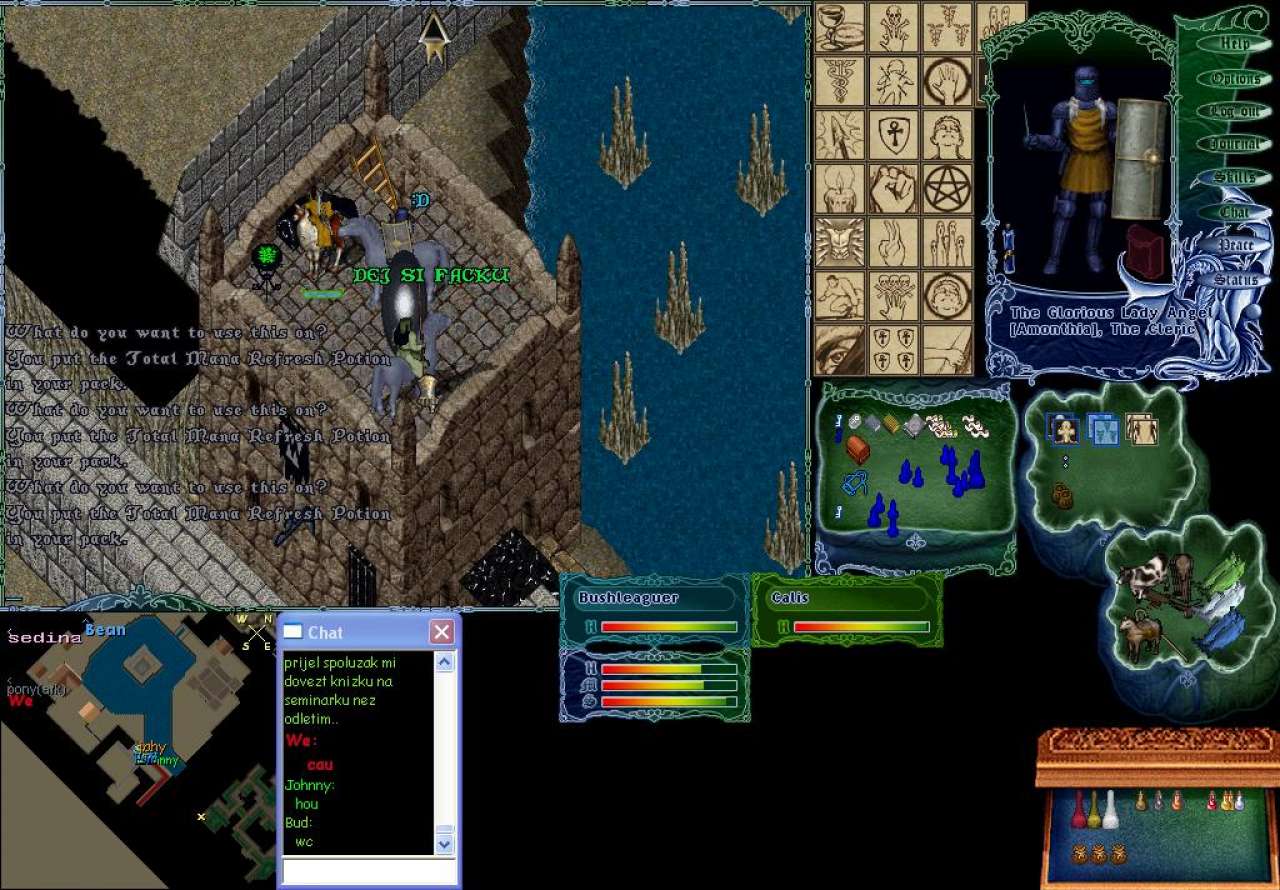Open Chat from the paperdoll
This screenshot has height=890, width=1280.
[x=1235, y=212]
